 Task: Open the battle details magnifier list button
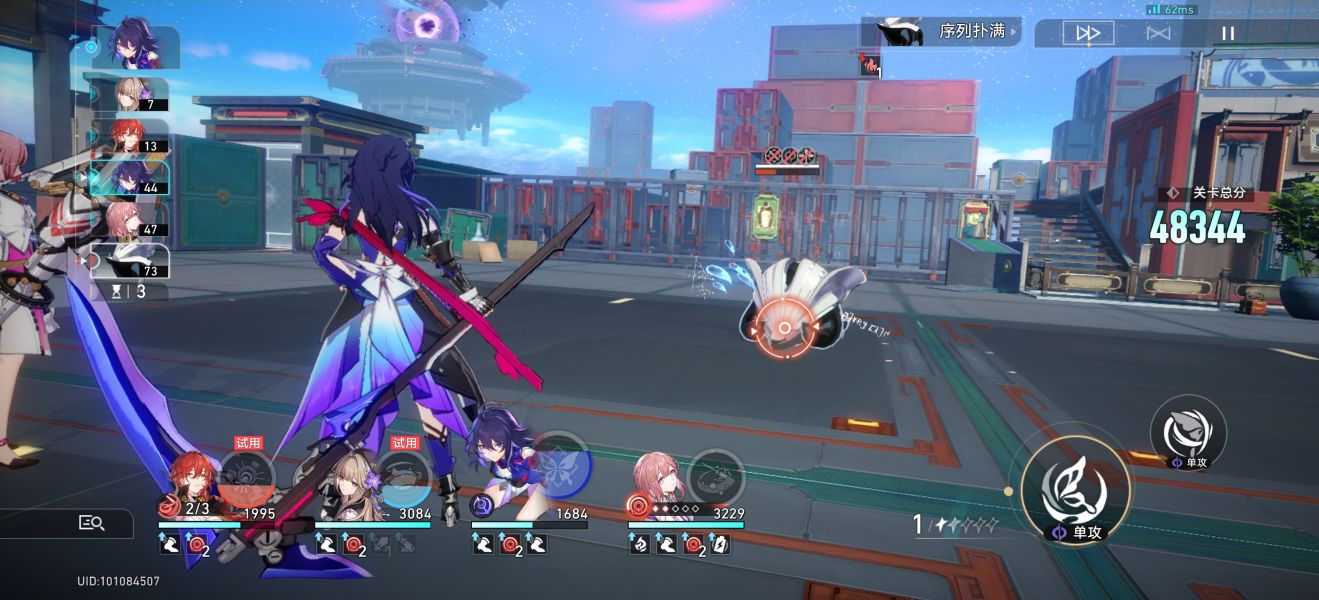coord(92,523)
